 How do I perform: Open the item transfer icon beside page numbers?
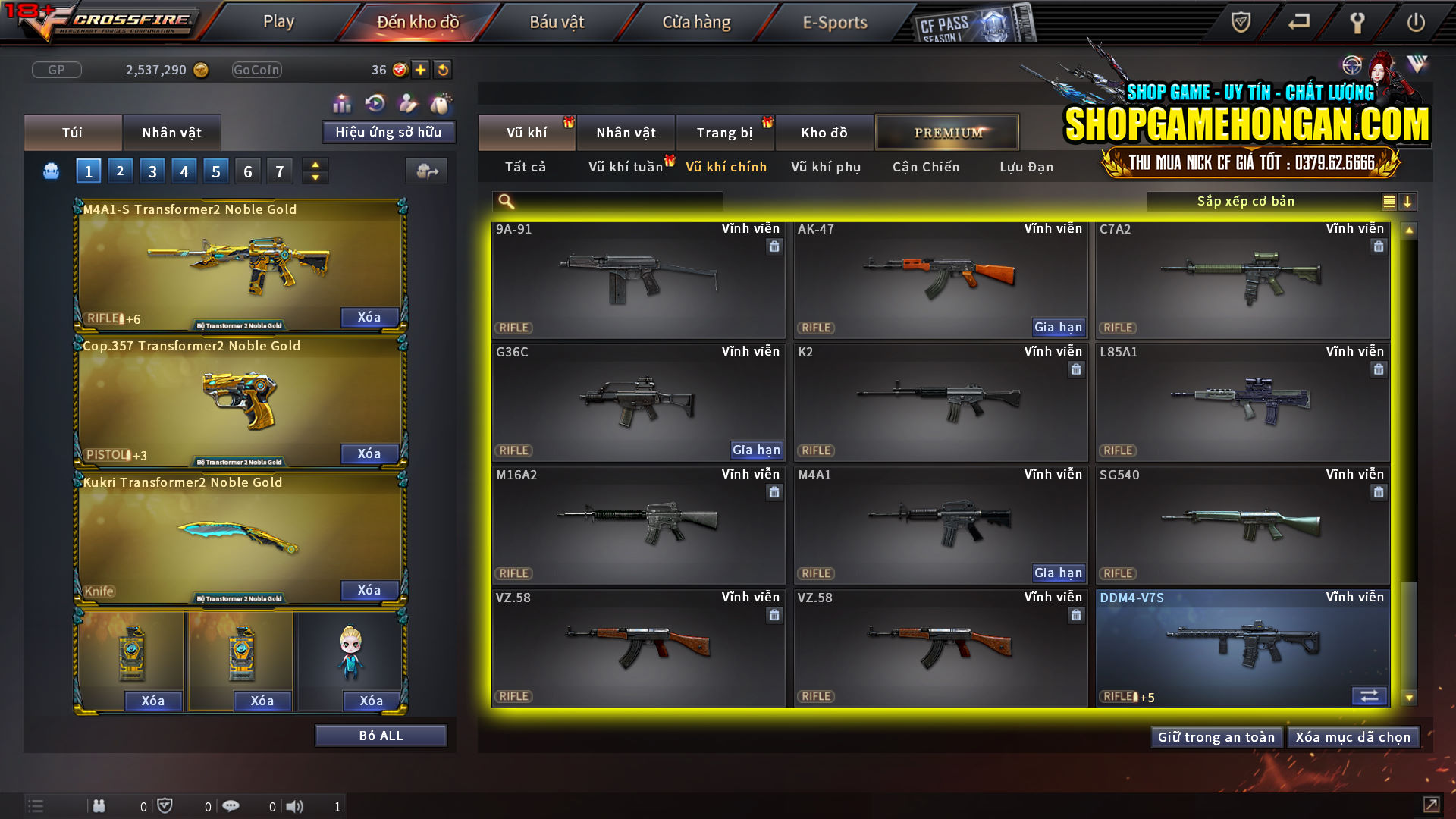[x=426, y=171]
